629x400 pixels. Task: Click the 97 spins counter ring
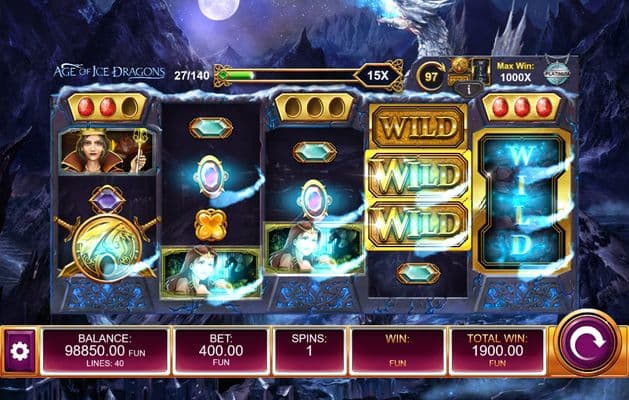point(432,74)
